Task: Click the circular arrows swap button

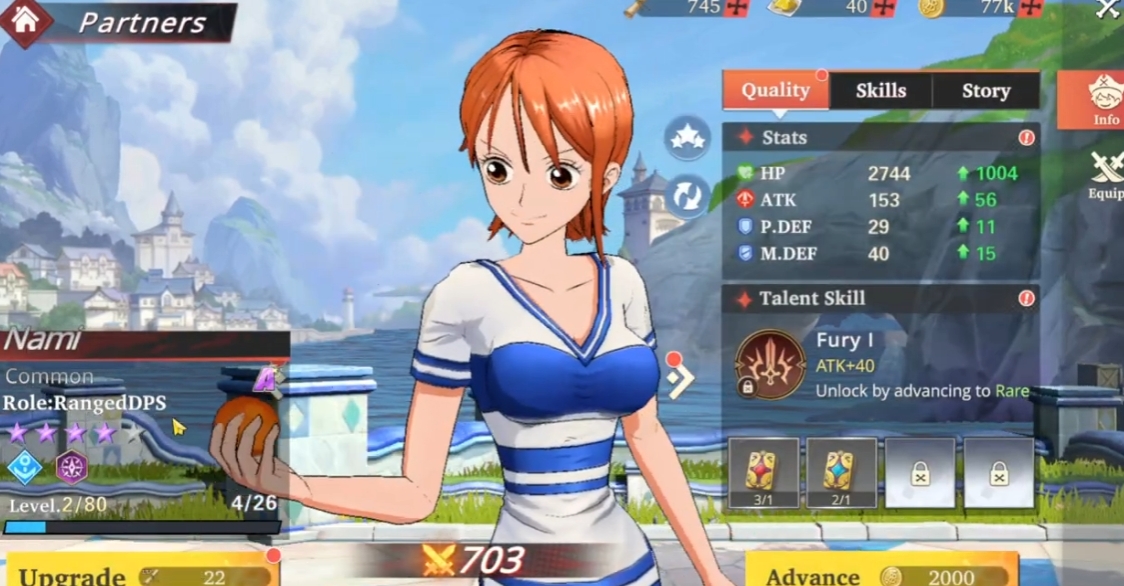Action: coord(687,197)
